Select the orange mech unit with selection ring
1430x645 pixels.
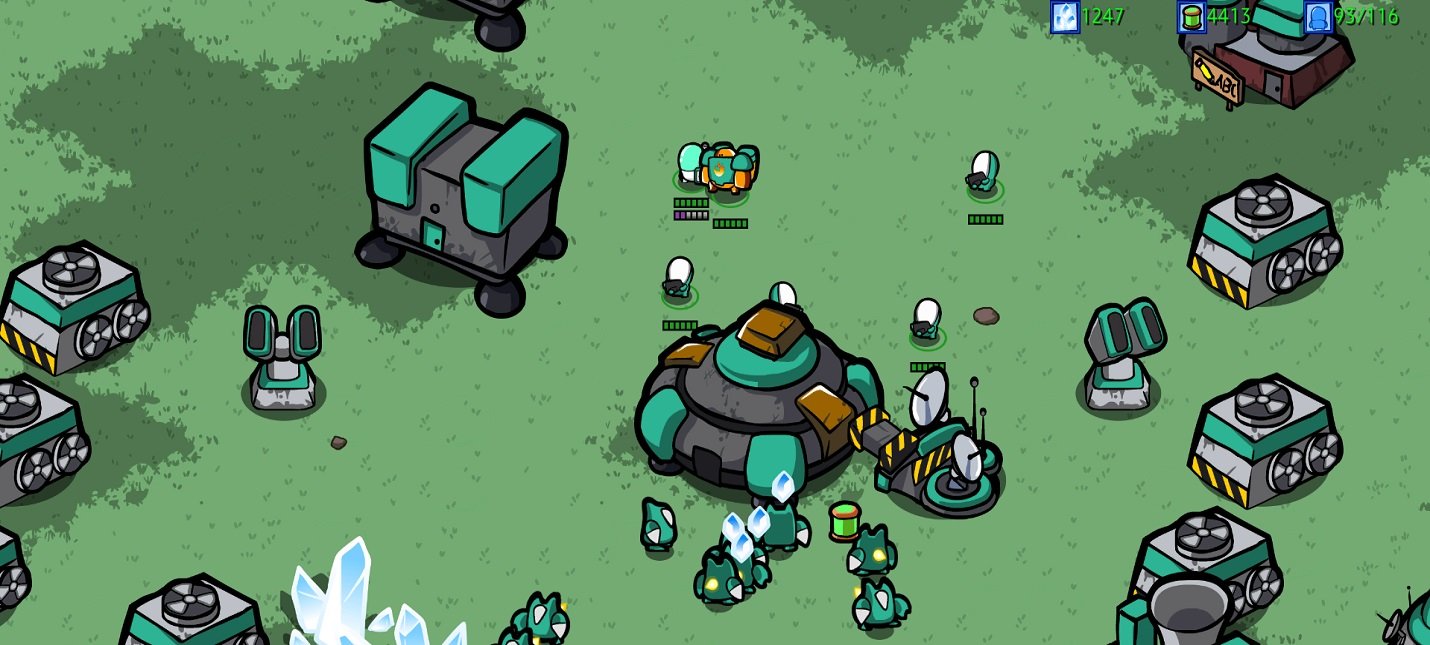pos(728,171)
